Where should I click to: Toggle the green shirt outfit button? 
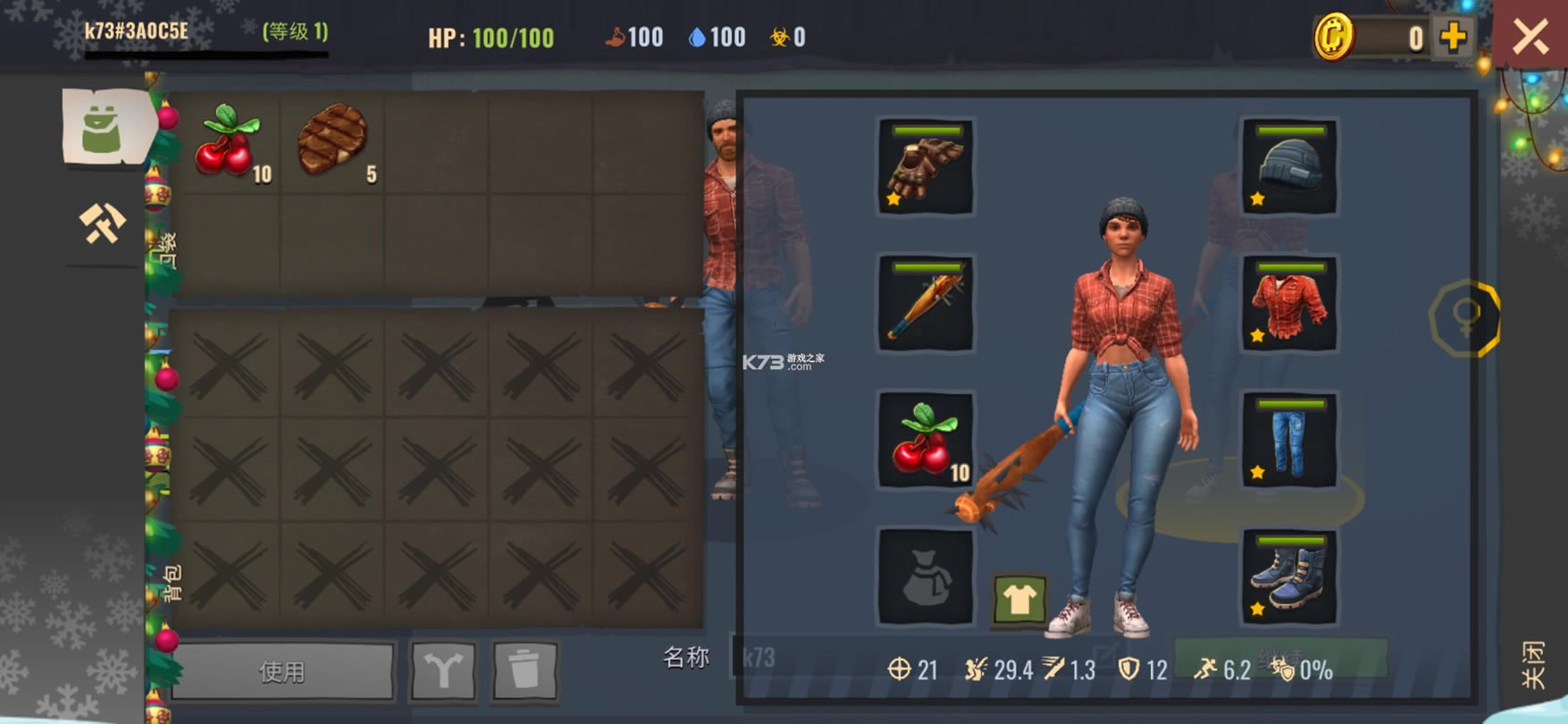pyautogui.click(x=1019, y=600)
